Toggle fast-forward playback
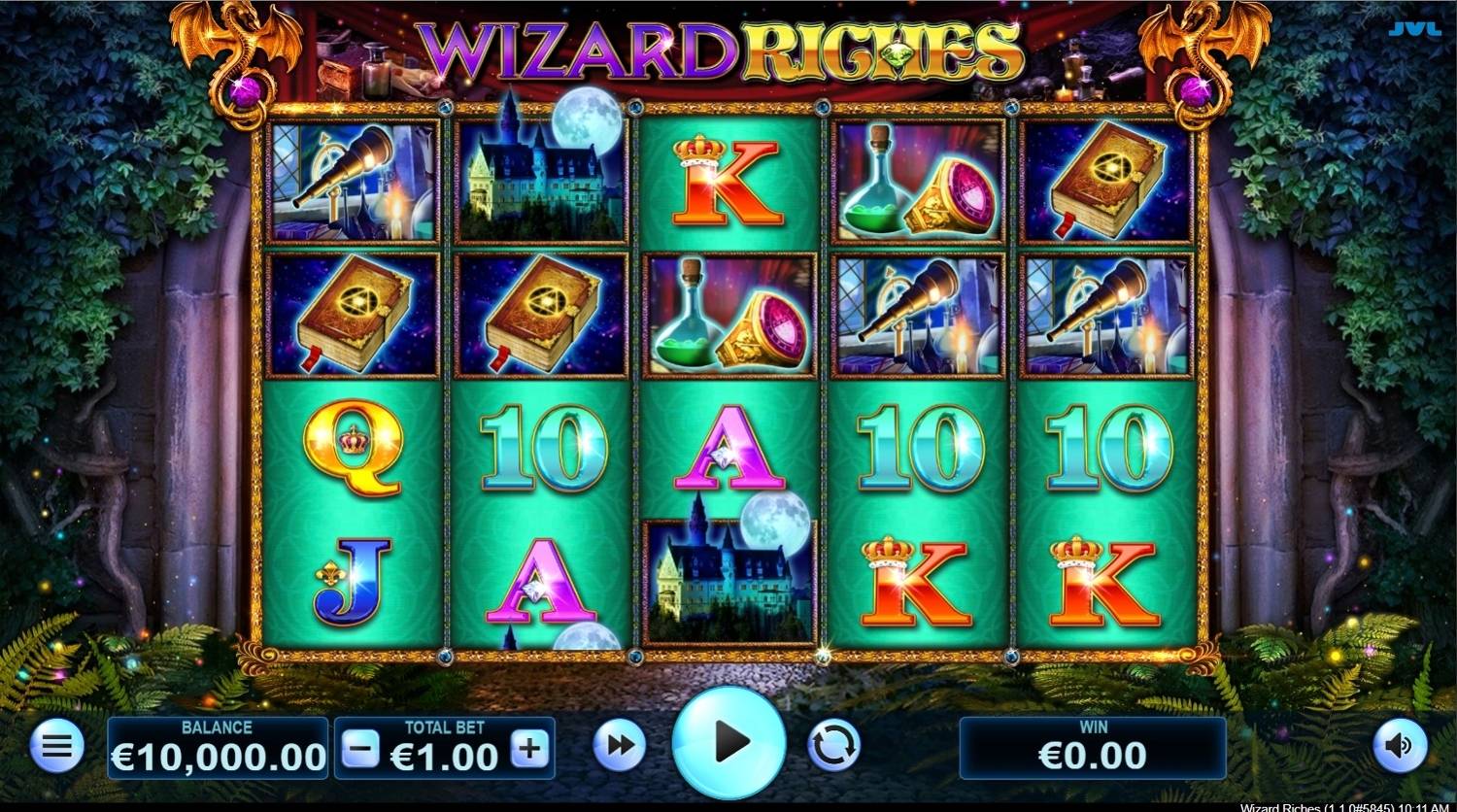Image resolution: width=1457 pixels, height=812 pixels. point(622,745)
